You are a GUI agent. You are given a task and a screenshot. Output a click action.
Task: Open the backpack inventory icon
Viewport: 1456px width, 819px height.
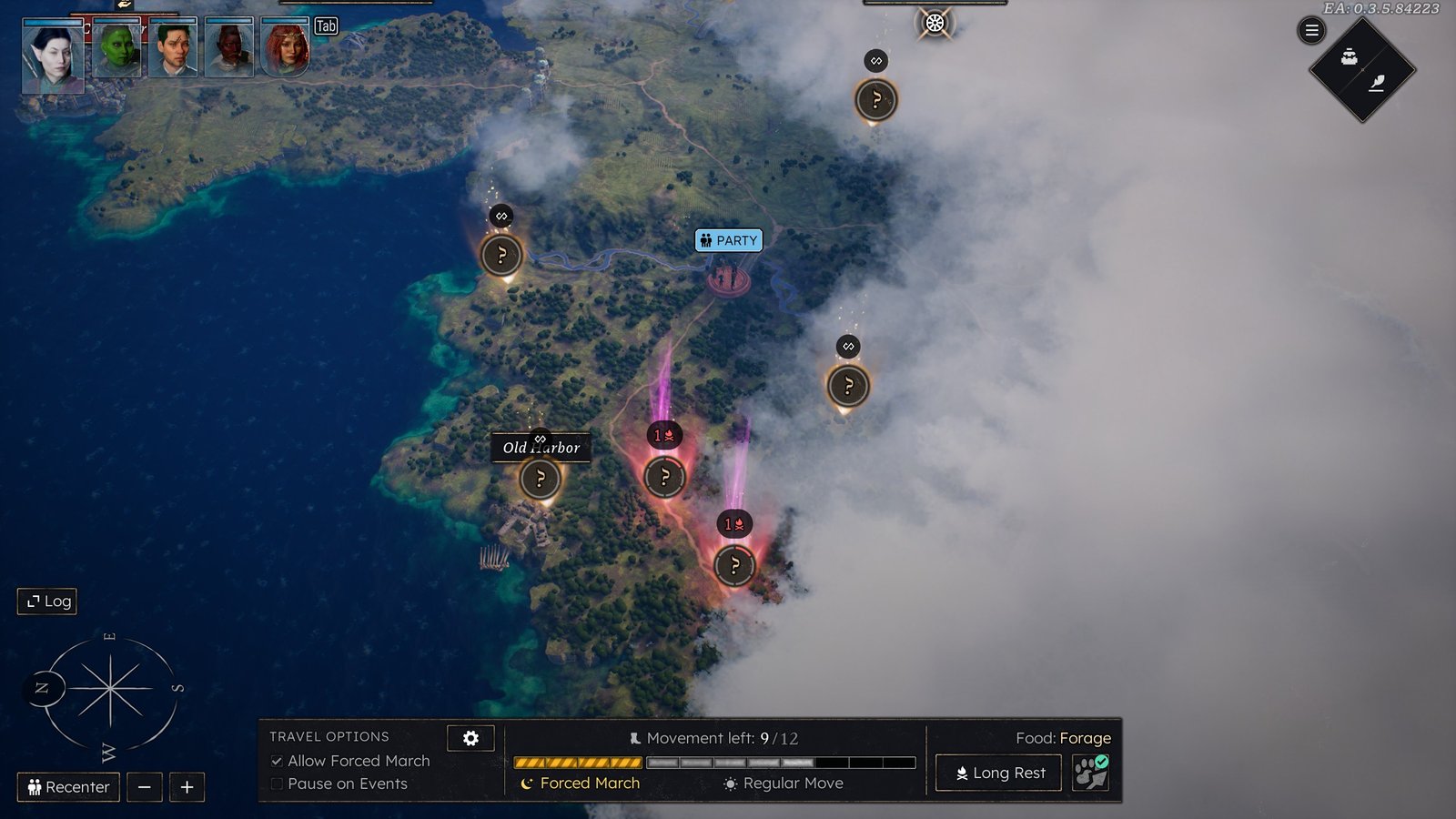pos(1349,57)
